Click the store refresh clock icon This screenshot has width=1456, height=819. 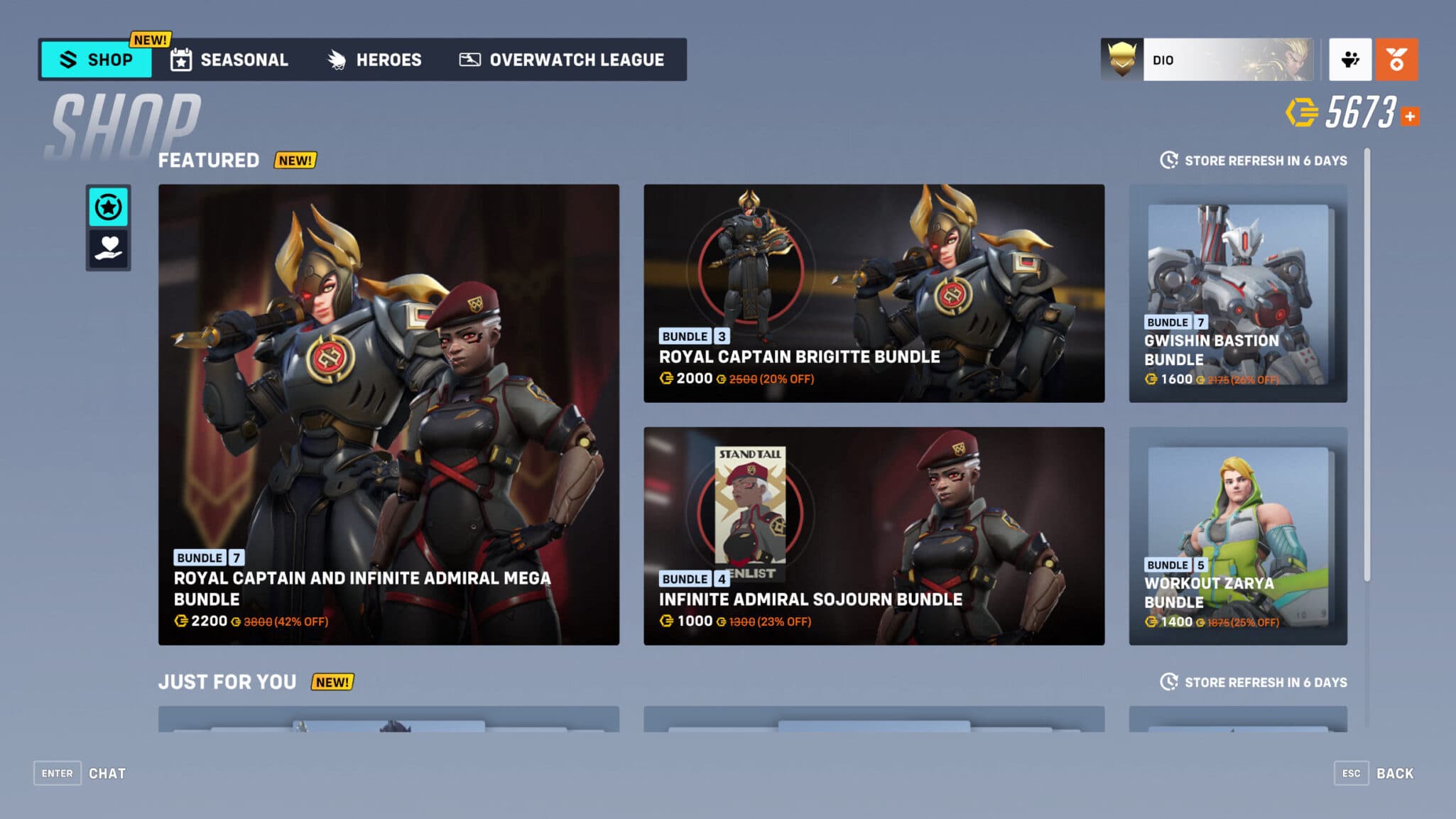pyautogui.click(x=1168, y=161)
